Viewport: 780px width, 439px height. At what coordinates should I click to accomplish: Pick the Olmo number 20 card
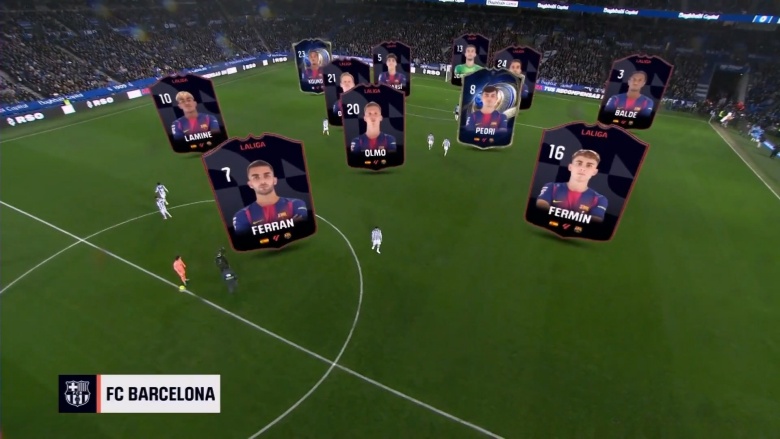click(x=373, y=126)
